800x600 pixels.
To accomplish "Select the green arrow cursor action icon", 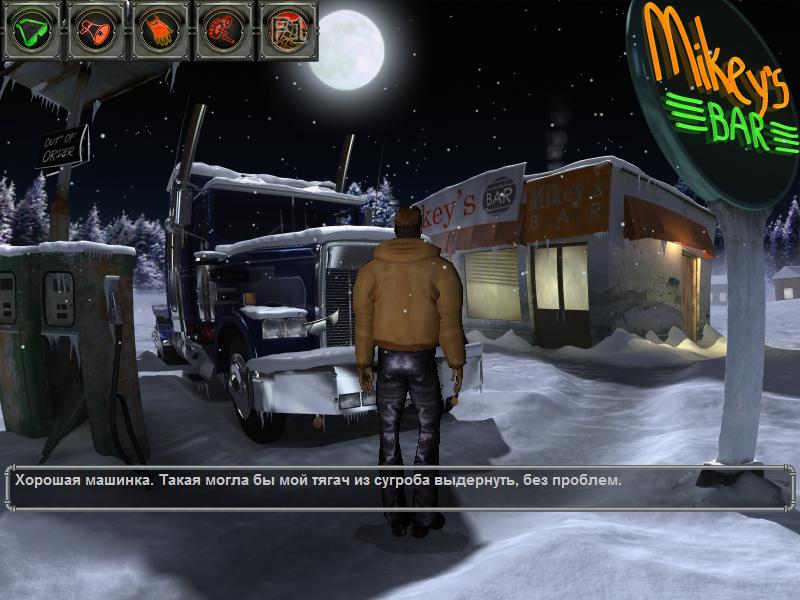I will pos(34,30).
